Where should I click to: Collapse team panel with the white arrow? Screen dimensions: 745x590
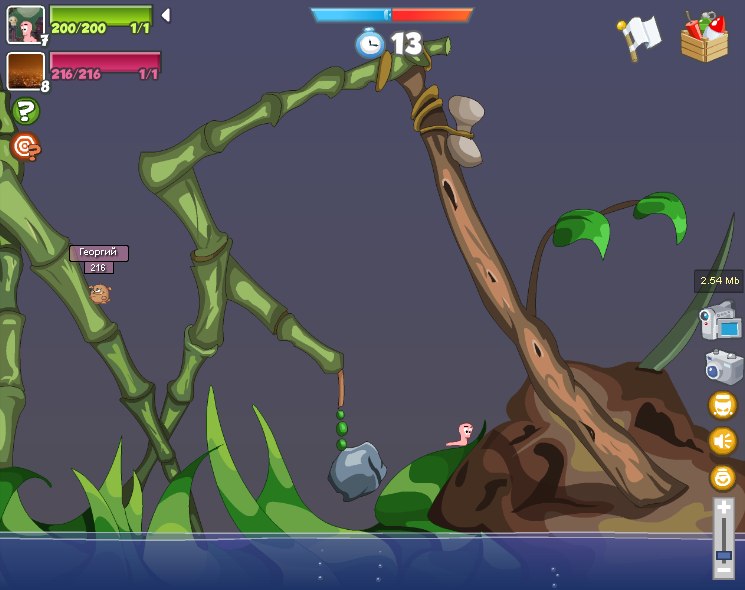[x=165, y=15]
